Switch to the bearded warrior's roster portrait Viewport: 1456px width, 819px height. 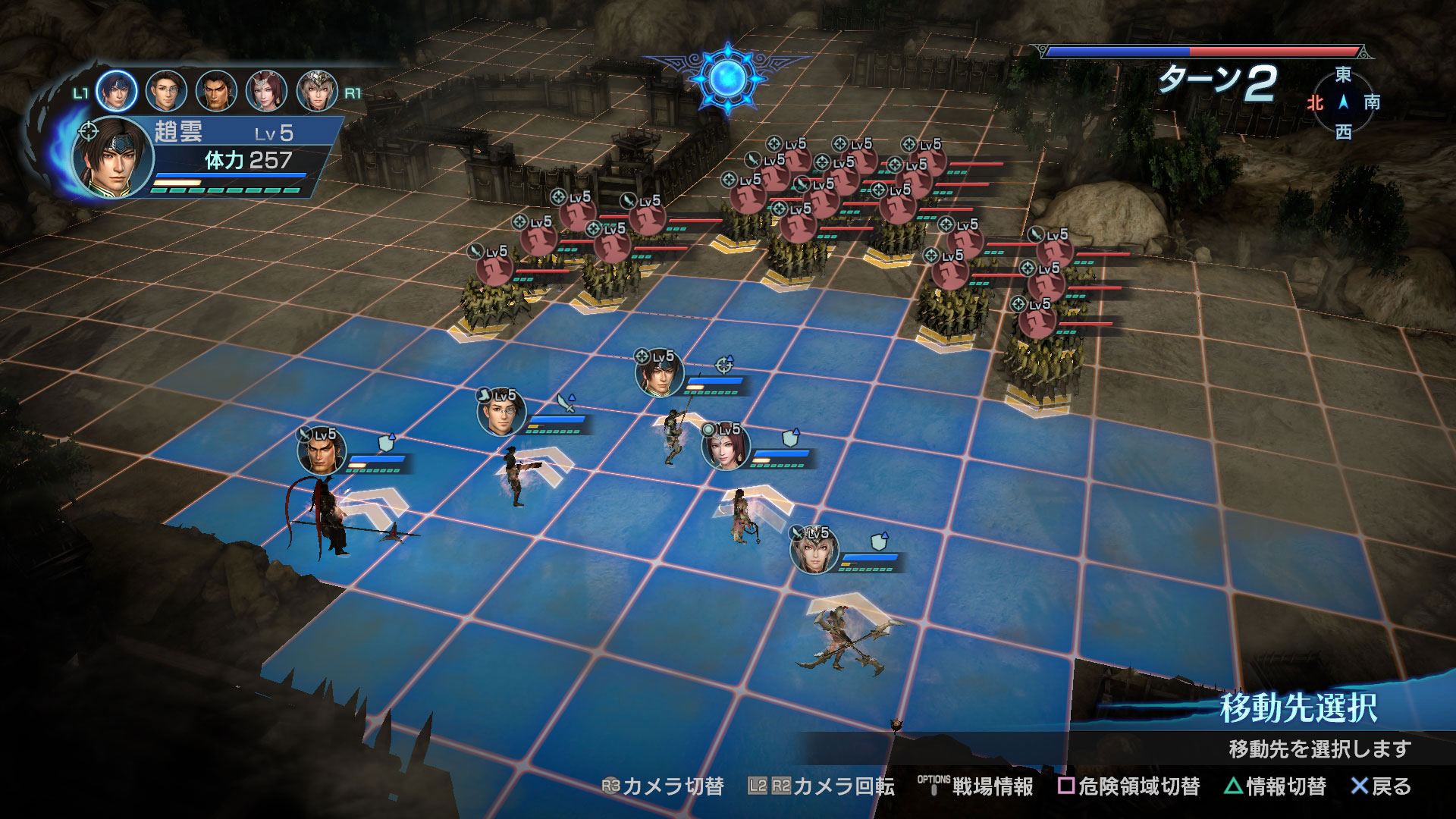coord(216,91)
